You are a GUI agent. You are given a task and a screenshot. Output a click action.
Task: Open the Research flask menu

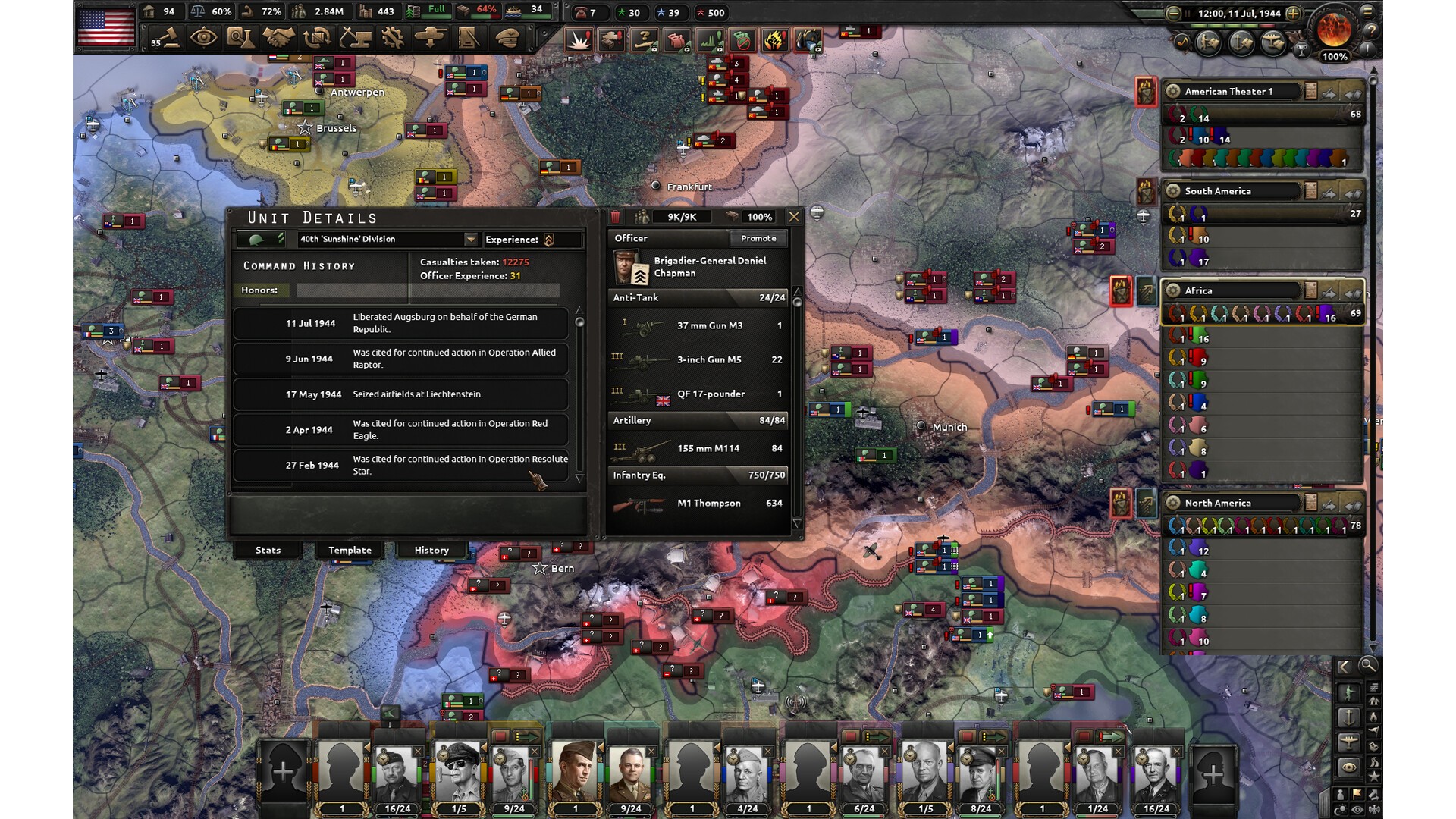pos(240,37)
